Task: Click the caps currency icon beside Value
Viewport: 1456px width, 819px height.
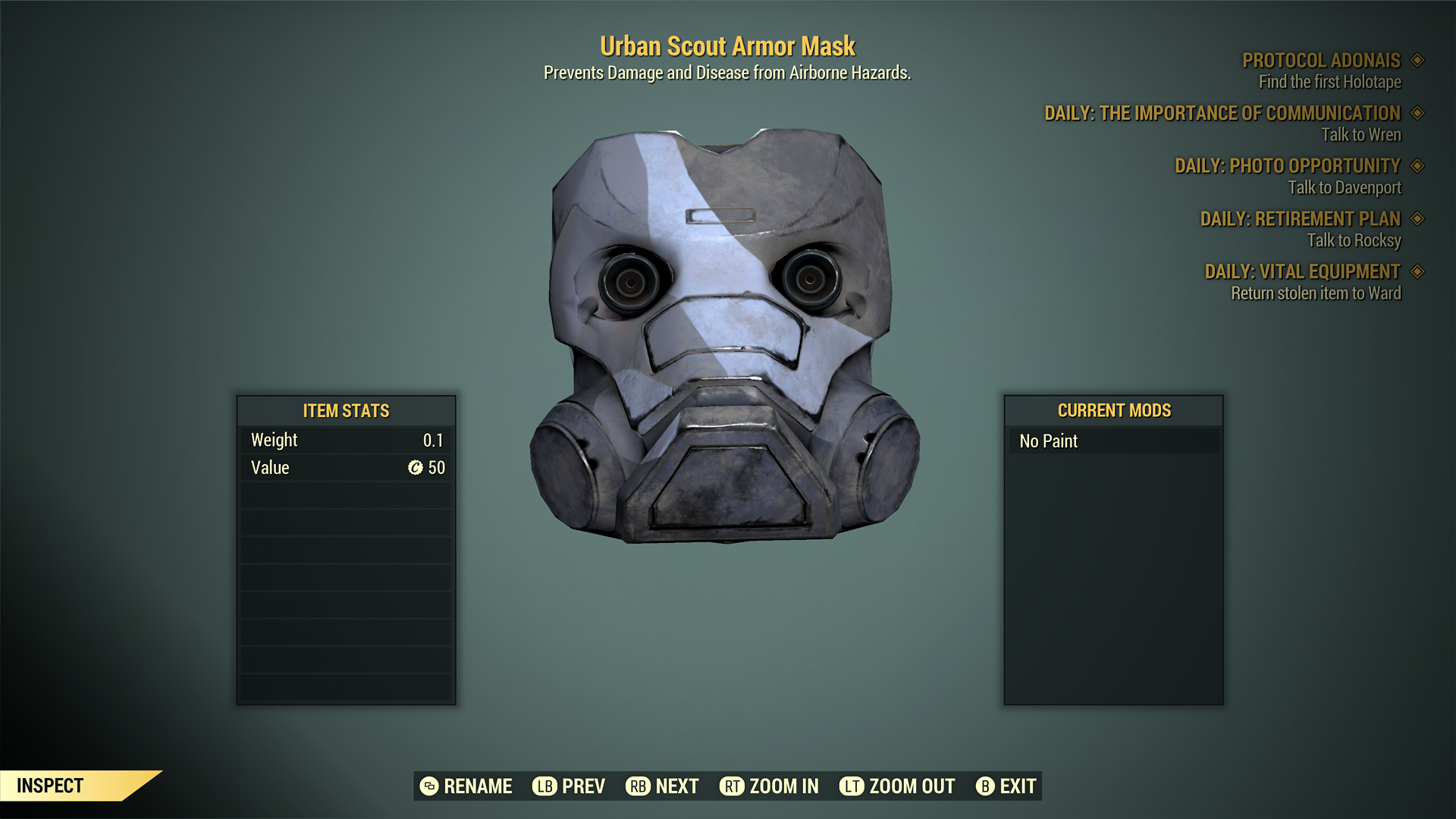Action: 415,467
